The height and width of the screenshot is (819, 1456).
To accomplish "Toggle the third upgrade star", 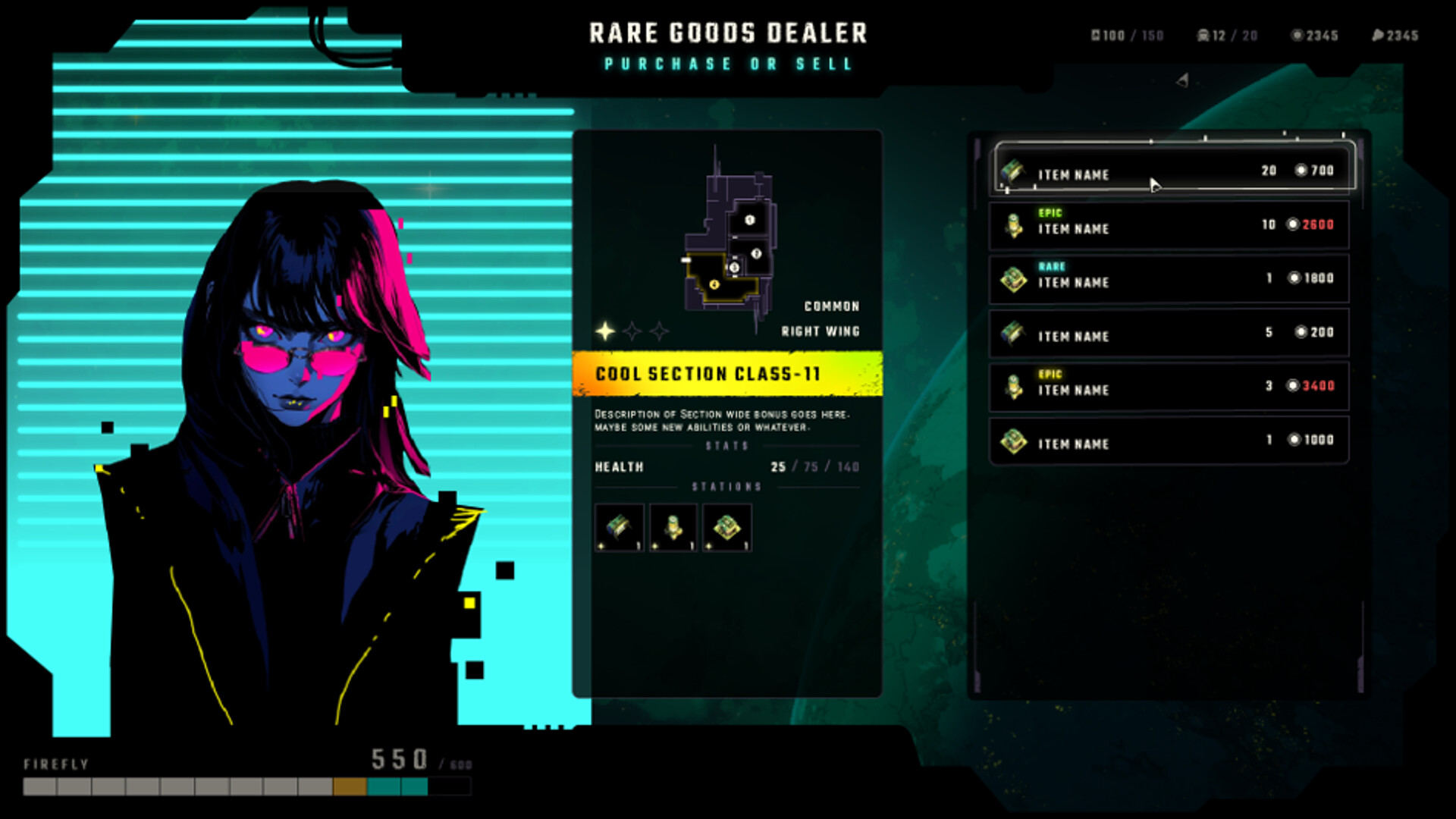I will click(659, 330).
